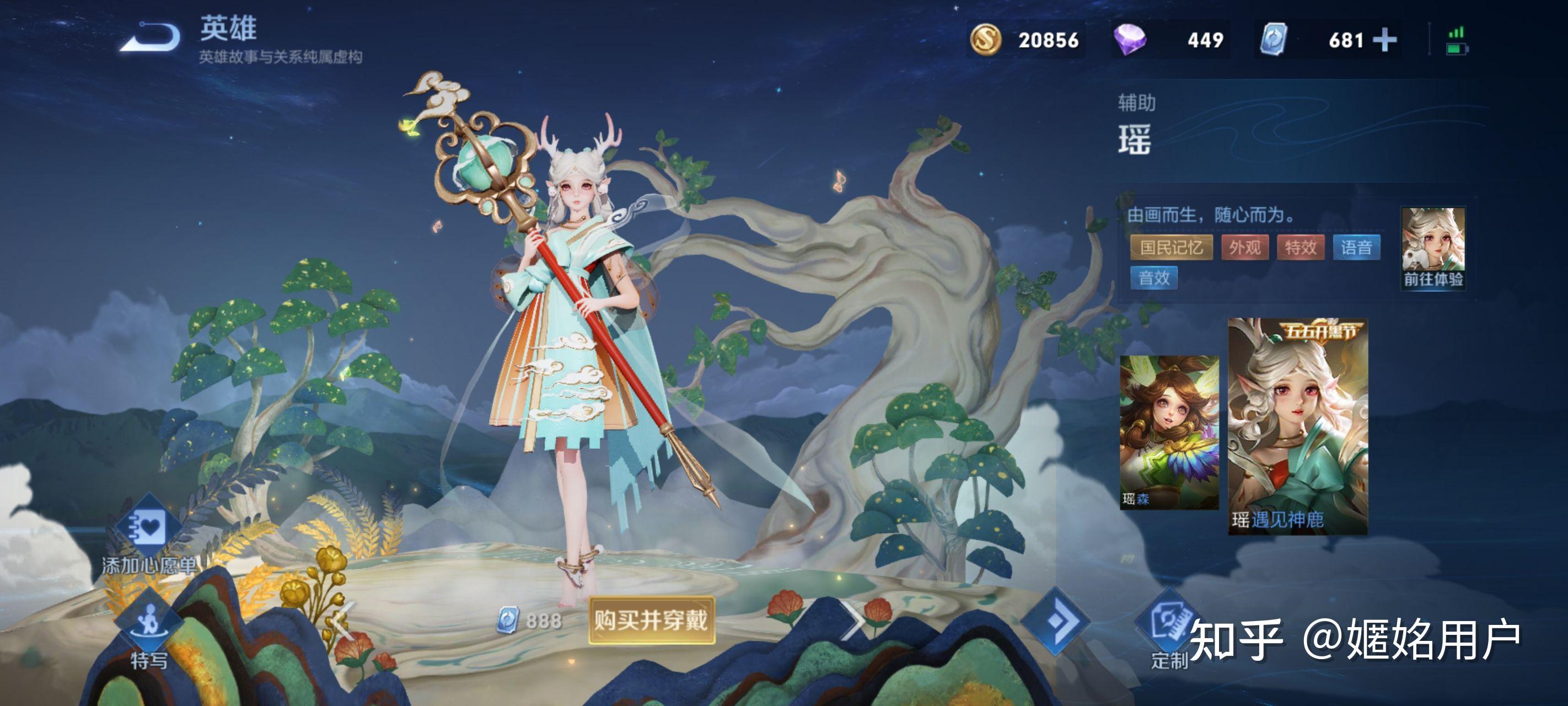Add more vouchers with the plus button
This screenshot has width=1568, height=706.
[x=1385, y=40]
